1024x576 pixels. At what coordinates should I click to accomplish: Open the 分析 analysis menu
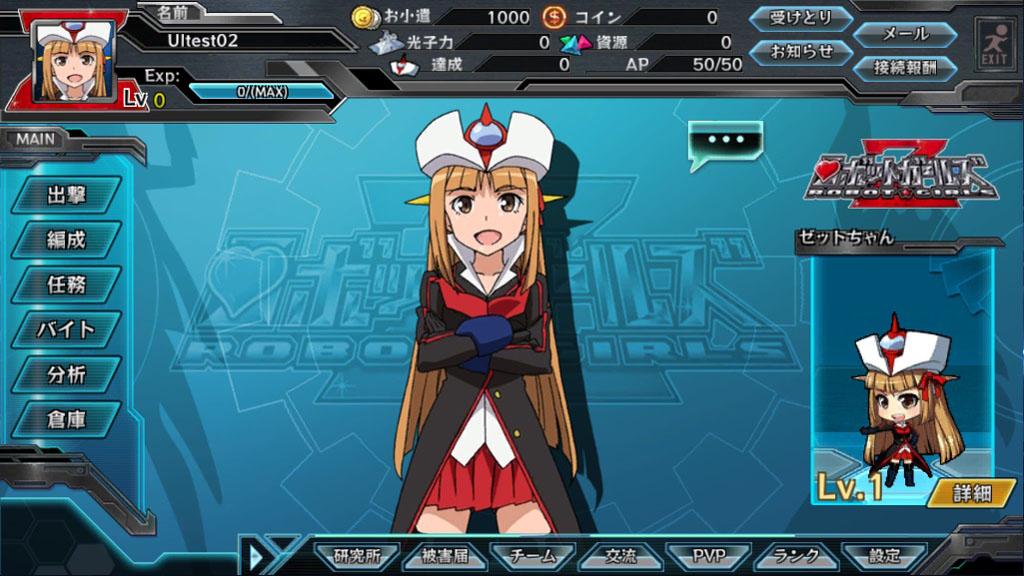point(66,375)
